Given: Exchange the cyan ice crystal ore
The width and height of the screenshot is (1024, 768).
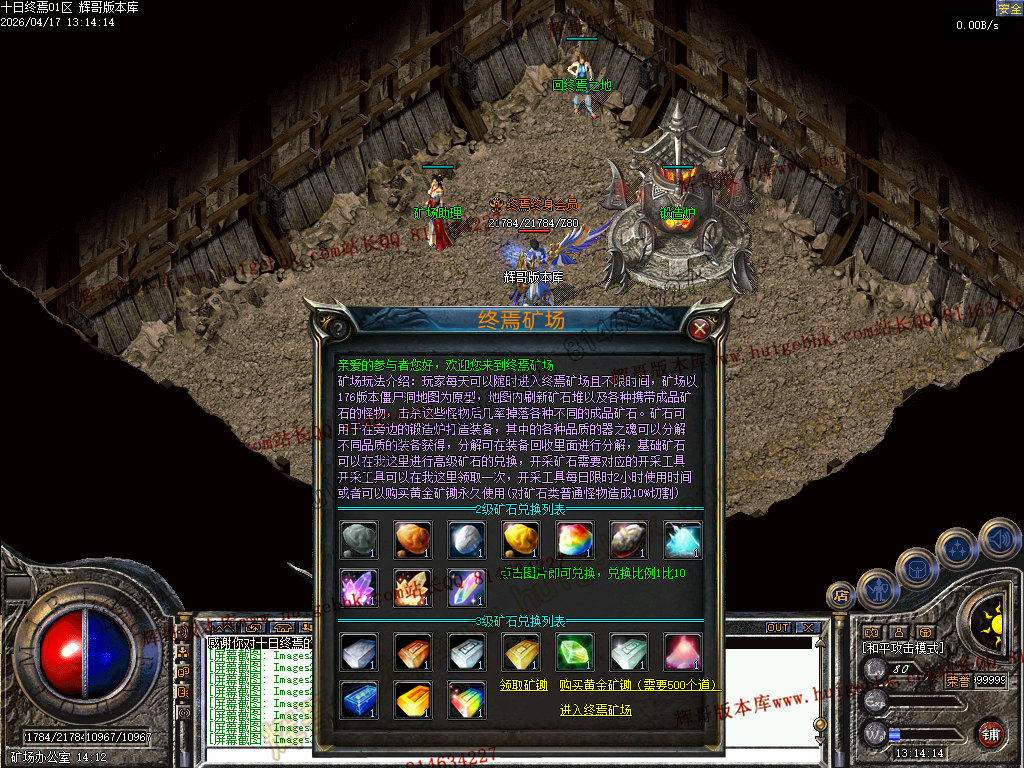Looking at the screenshot, I should tap(682, 540).
